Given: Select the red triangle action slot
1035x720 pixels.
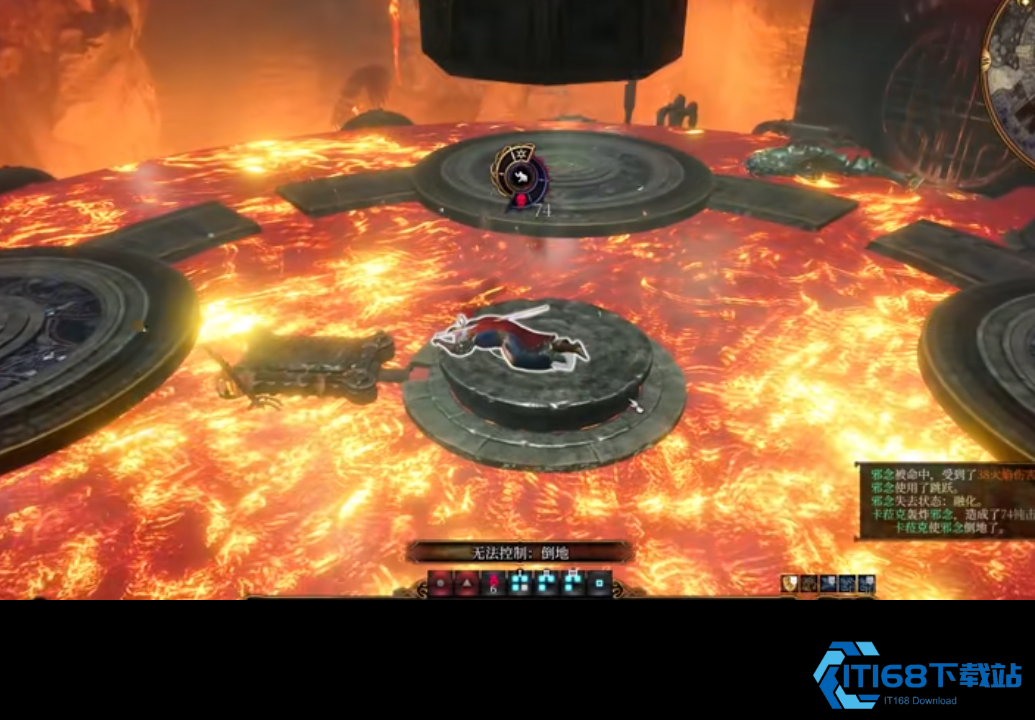Looking at the screenshot, I should pos(466,582).
